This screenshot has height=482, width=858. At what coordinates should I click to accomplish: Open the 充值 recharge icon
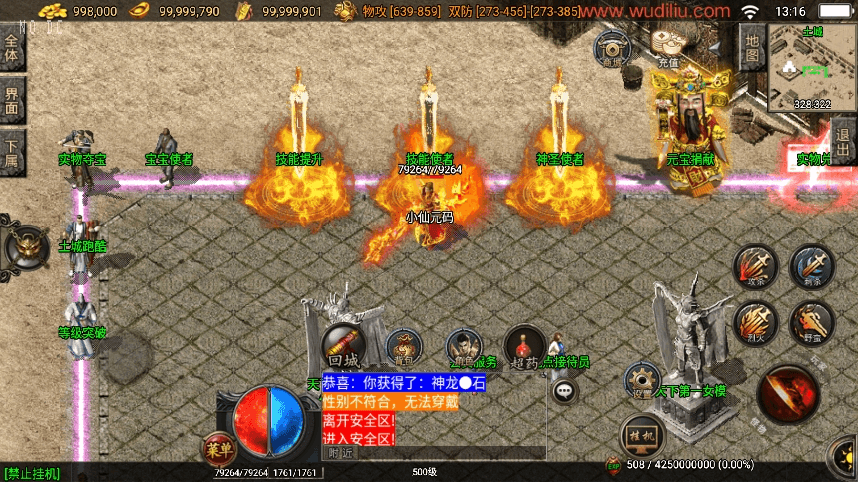(x=667, y=47)
